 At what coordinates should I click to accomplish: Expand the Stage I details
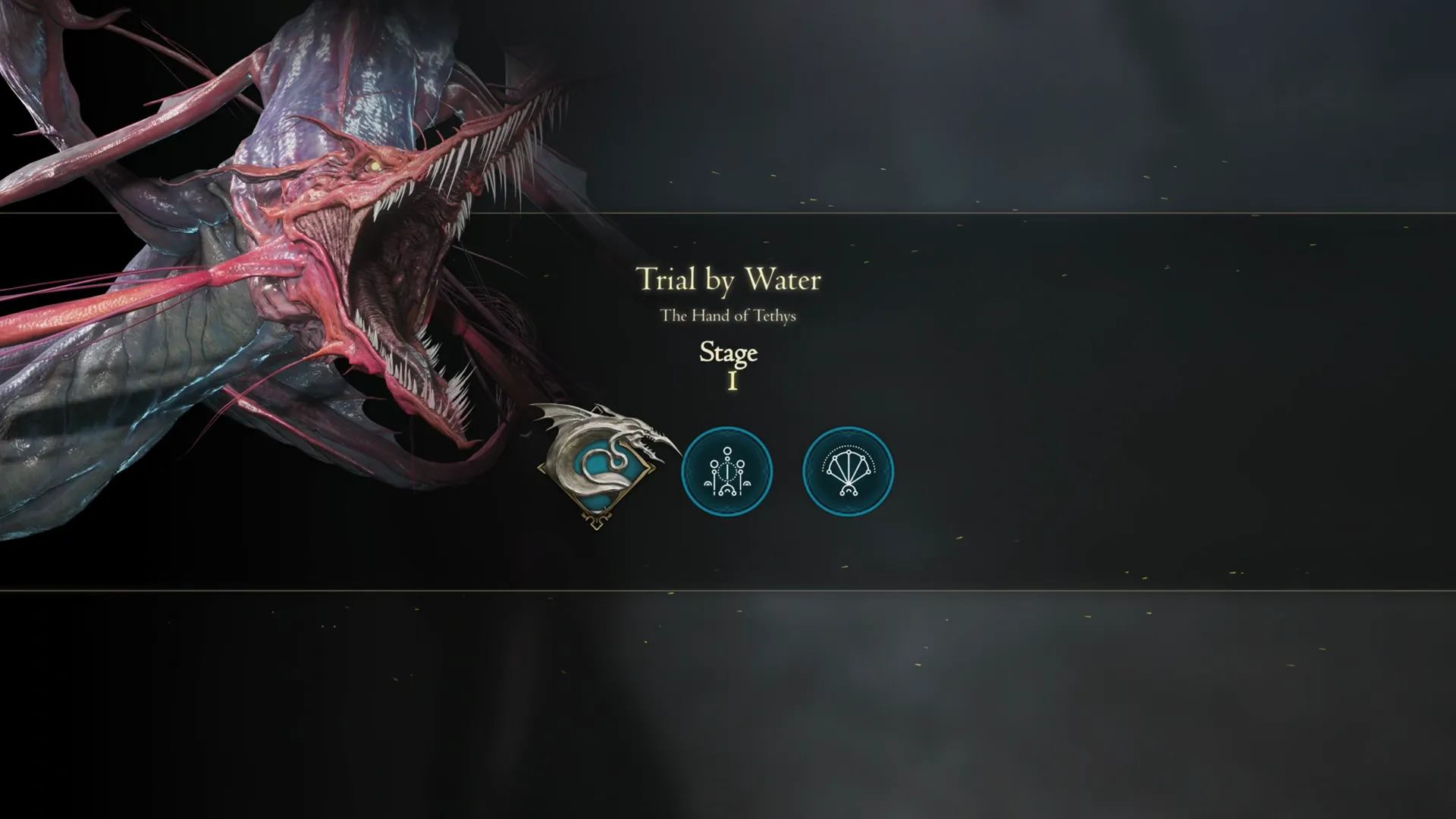point(728,364)
